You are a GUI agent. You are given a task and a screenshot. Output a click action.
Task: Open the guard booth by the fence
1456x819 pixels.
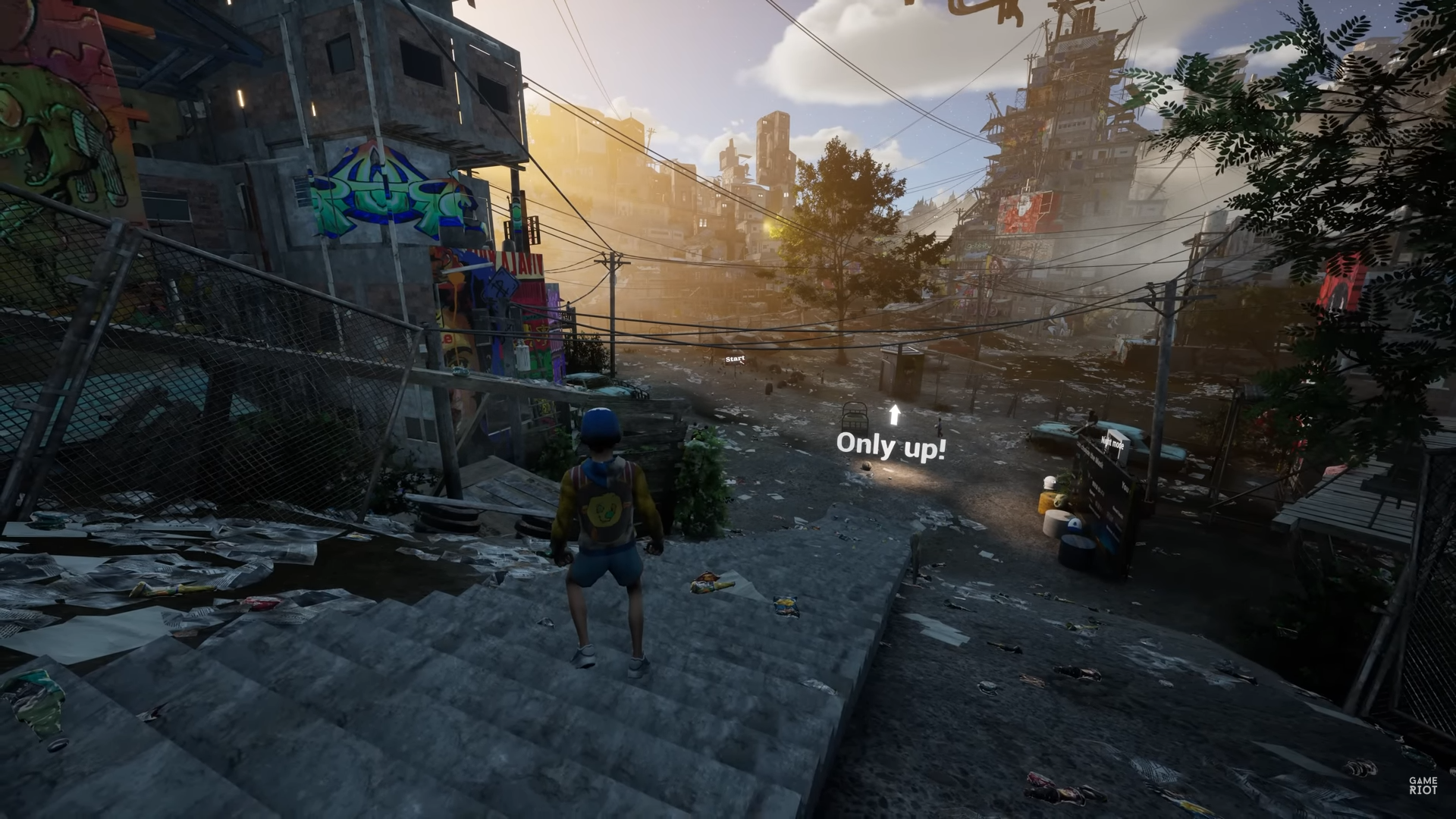904,372
